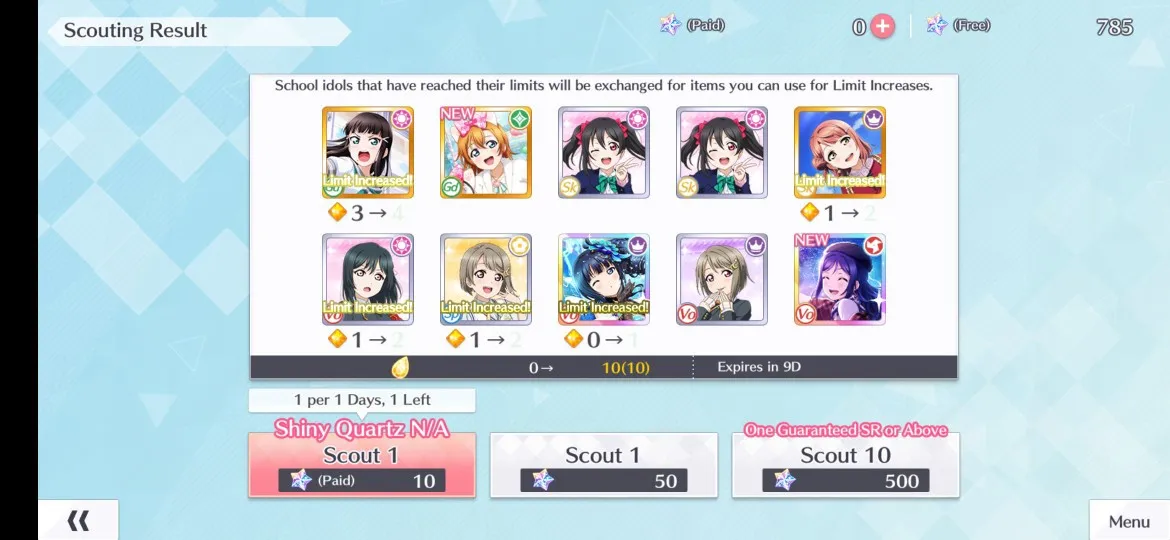Tap the pink plus to add paid stars

882,27
